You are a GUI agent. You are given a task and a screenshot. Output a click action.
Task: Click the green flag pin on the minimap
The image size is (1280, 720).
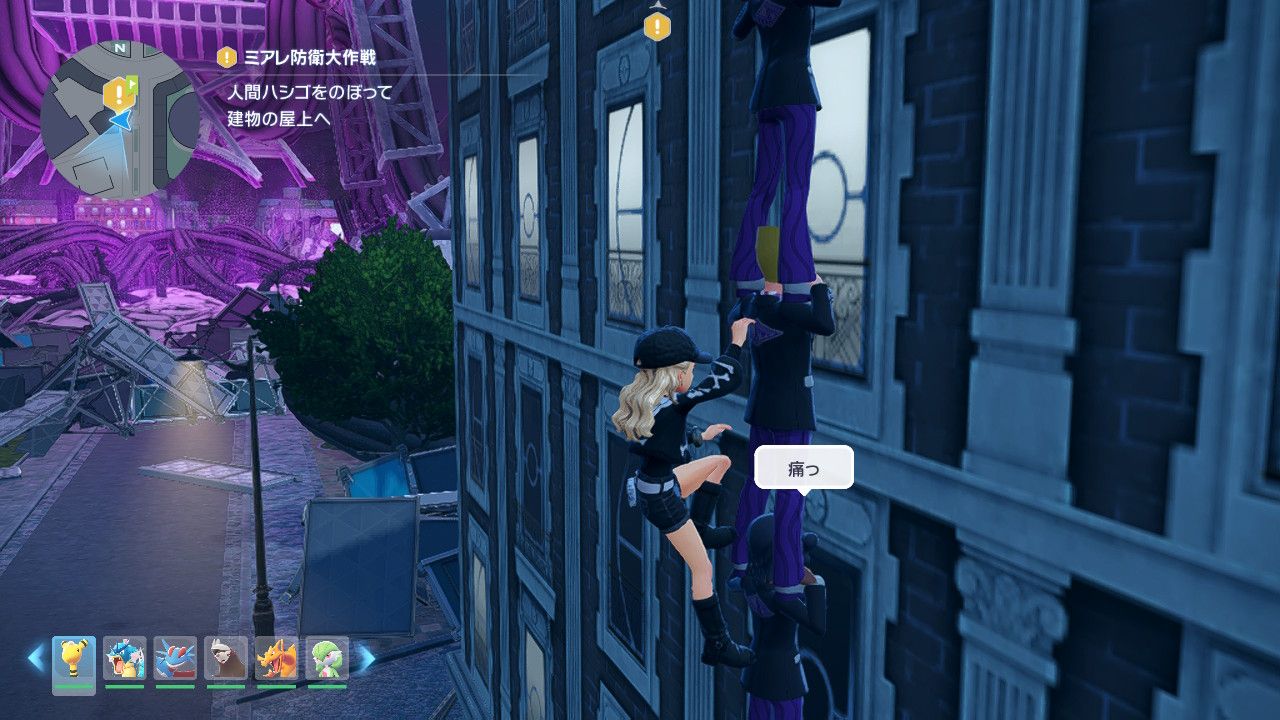[x=131, y=86]
